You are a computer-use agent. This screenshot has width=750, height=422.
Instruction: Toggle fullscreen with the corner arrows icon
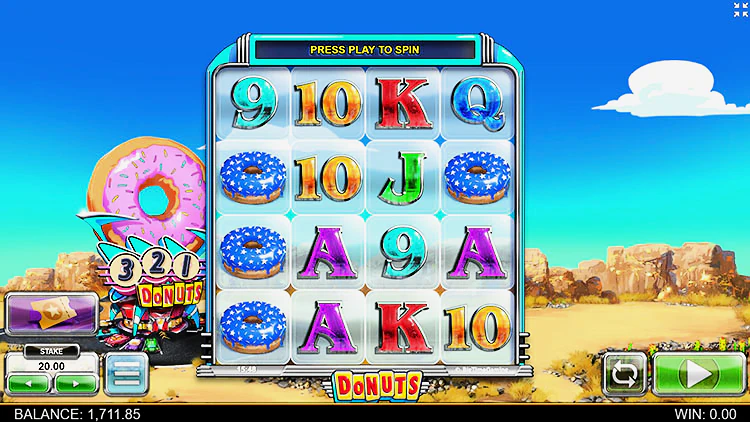coord(733,11)
